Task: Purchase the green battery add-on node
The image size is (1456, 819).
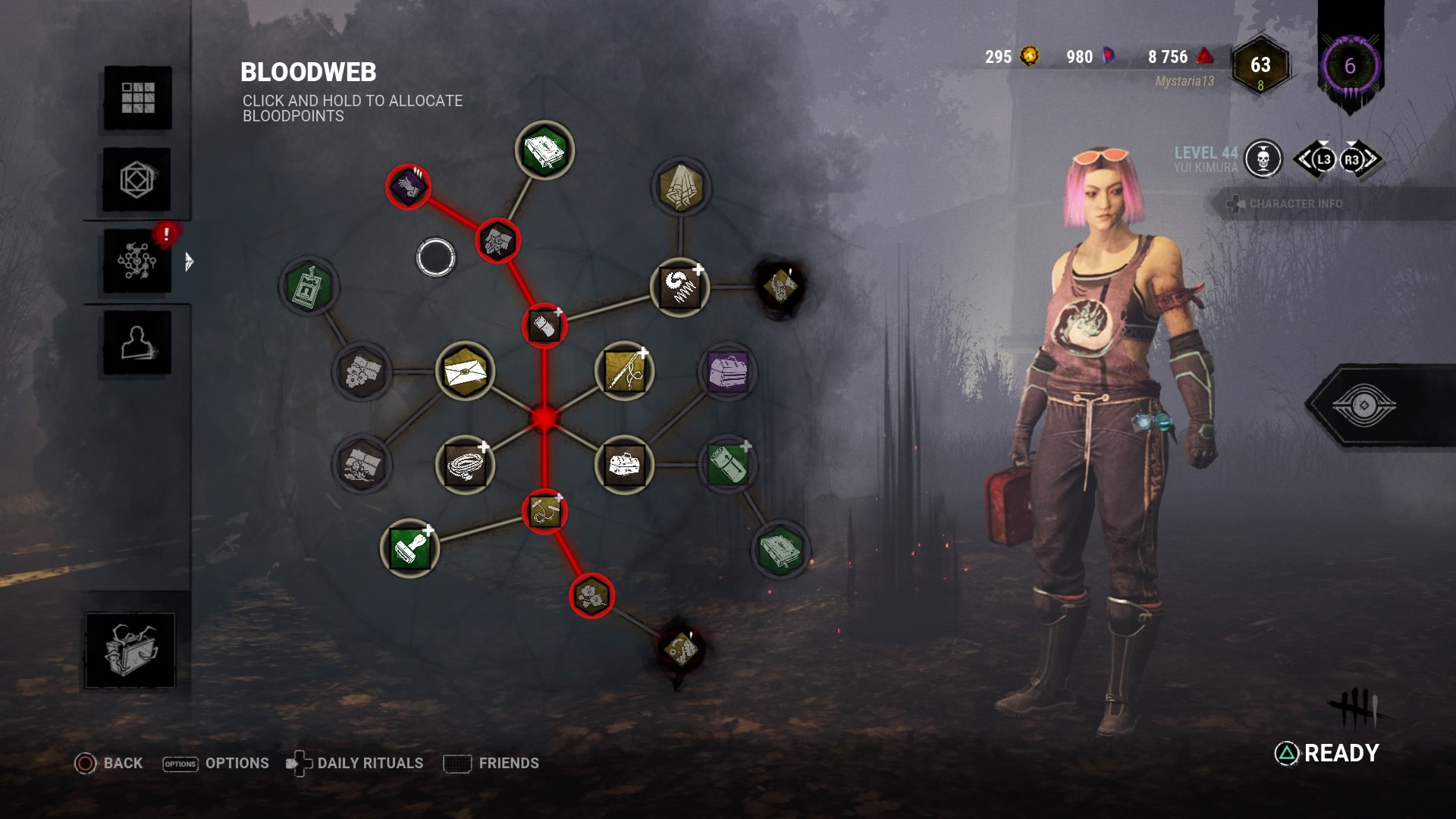Action: point(727,464)
